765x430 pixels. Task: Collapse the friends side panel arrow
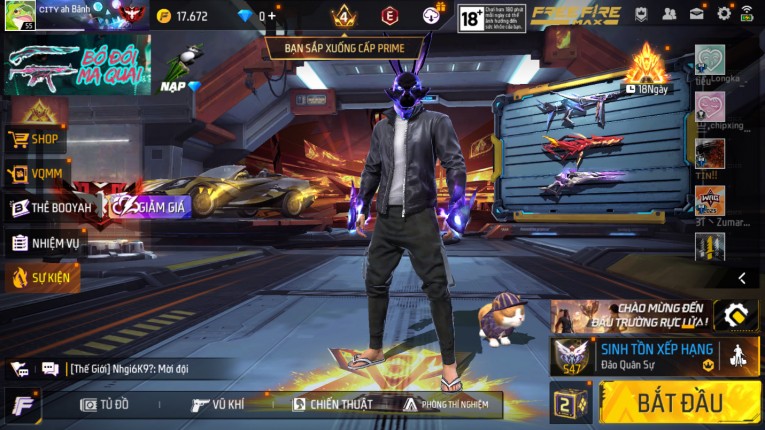pos(742,278)
